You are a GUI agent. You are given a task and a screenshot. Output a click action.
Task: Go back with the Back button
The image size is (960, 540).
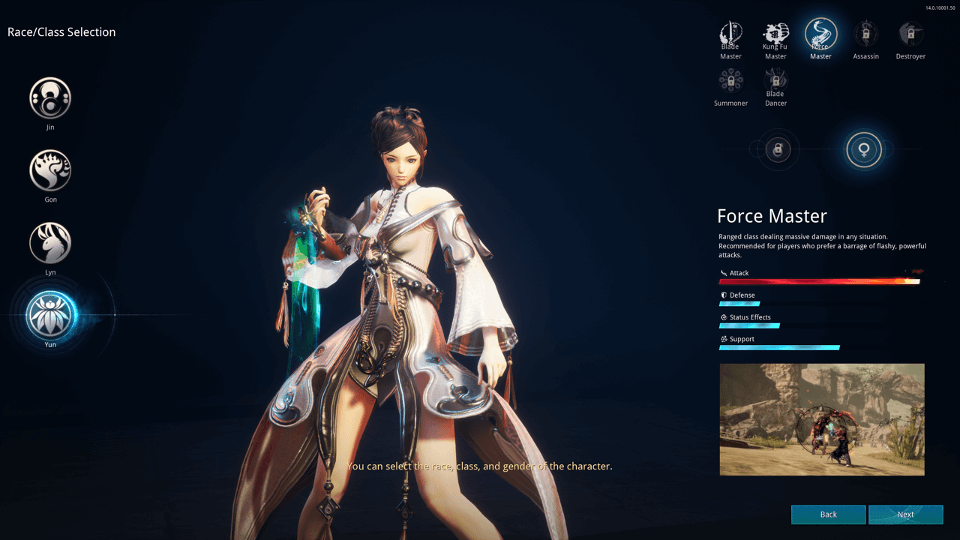tap(828, 514)
